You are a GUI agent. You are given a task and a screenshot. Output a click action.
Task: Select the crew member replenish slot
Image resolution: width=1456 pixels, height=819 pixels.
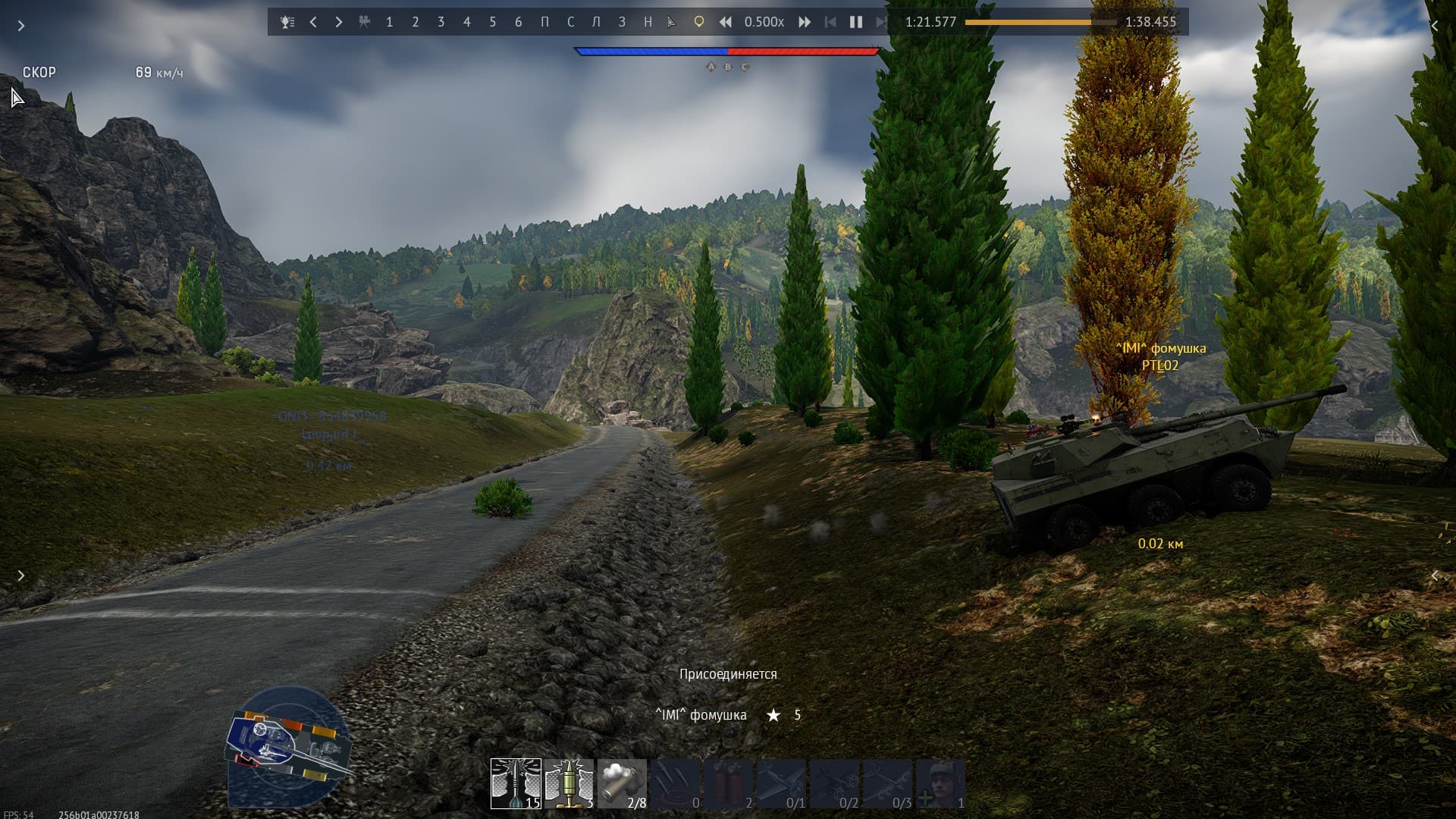coord(940,783)
